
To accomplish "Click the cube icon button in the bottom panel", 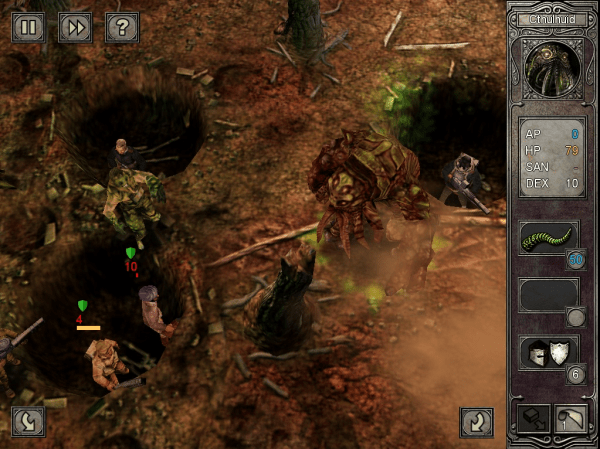I will click(529, 420).
